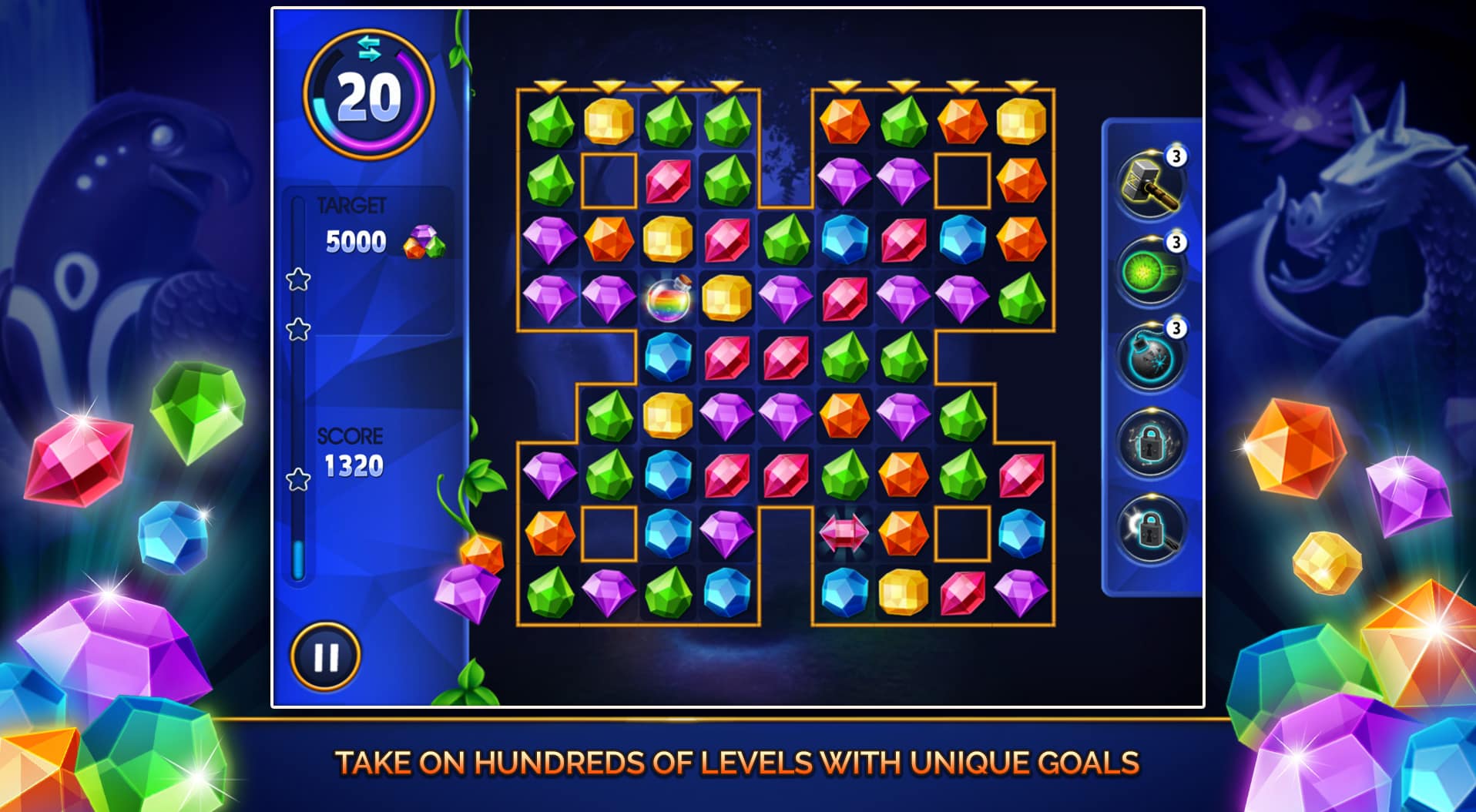The image size is (1476, 812).
Task: Click the locked booster with the wand
Action: point(1149,529)
